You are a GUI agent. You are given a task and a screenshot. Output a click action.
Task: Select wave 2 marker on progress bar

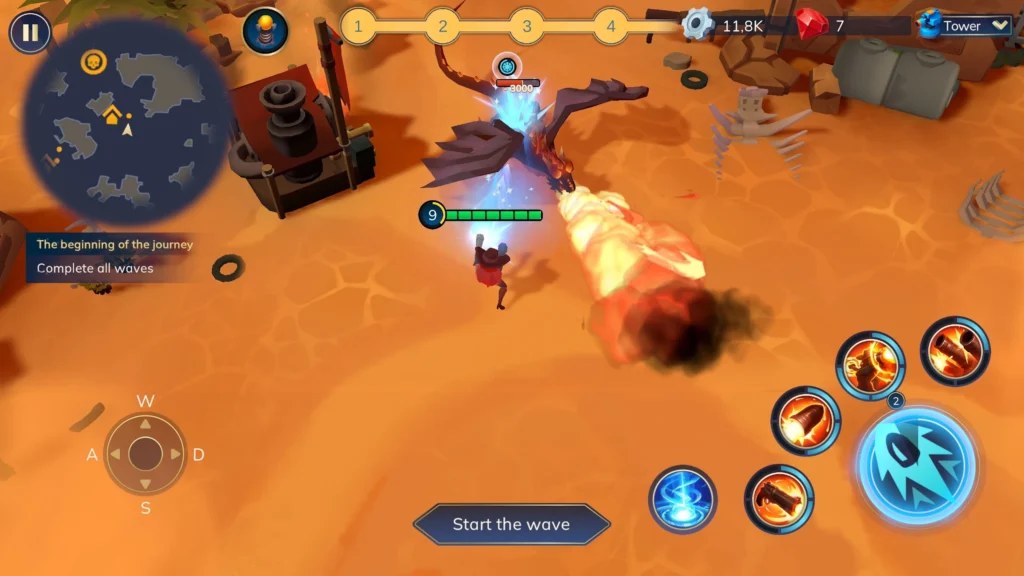tap(442, 26)
